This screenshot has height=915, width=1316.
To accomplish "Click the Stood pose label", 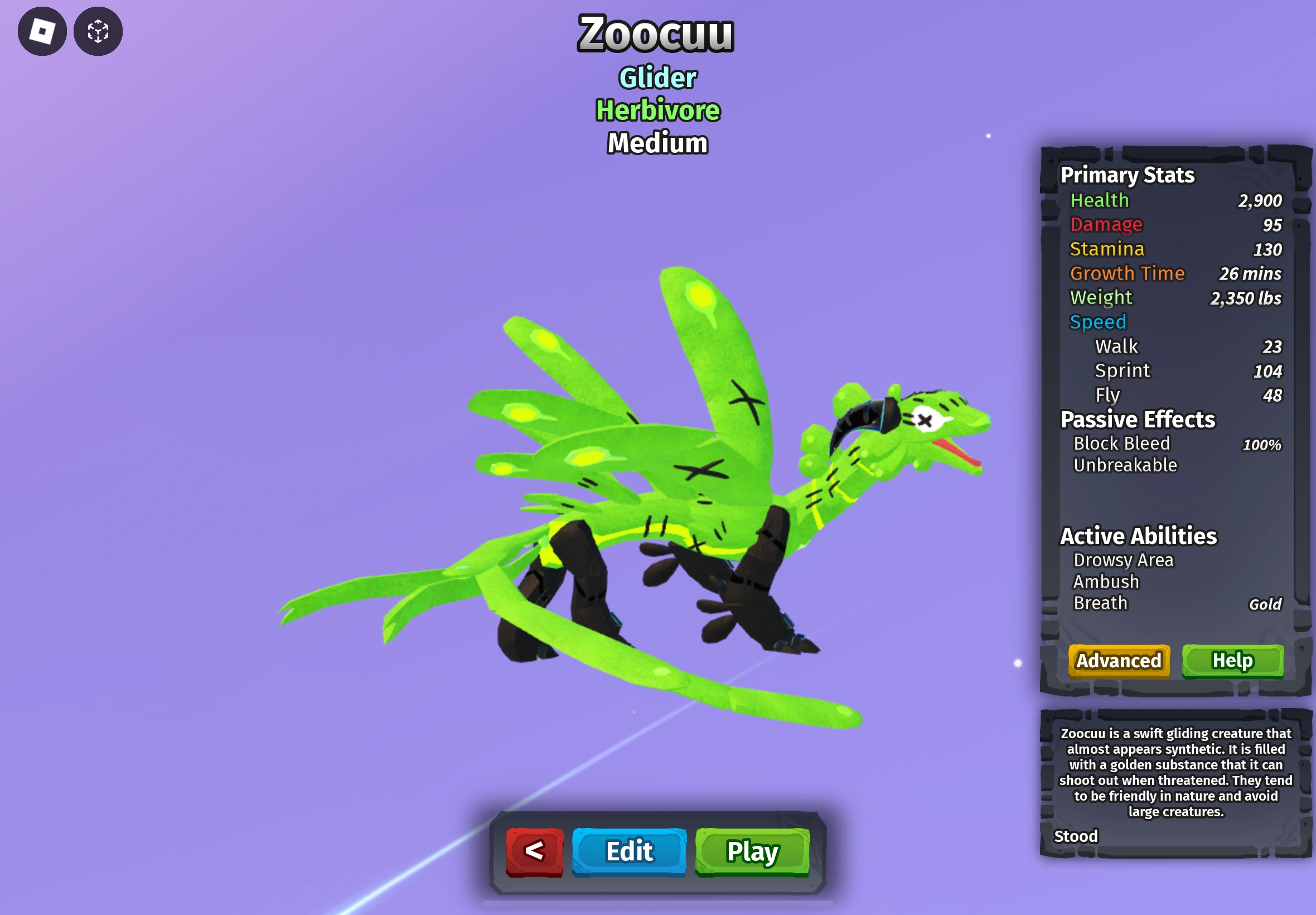I will (x=1077, y=836).
